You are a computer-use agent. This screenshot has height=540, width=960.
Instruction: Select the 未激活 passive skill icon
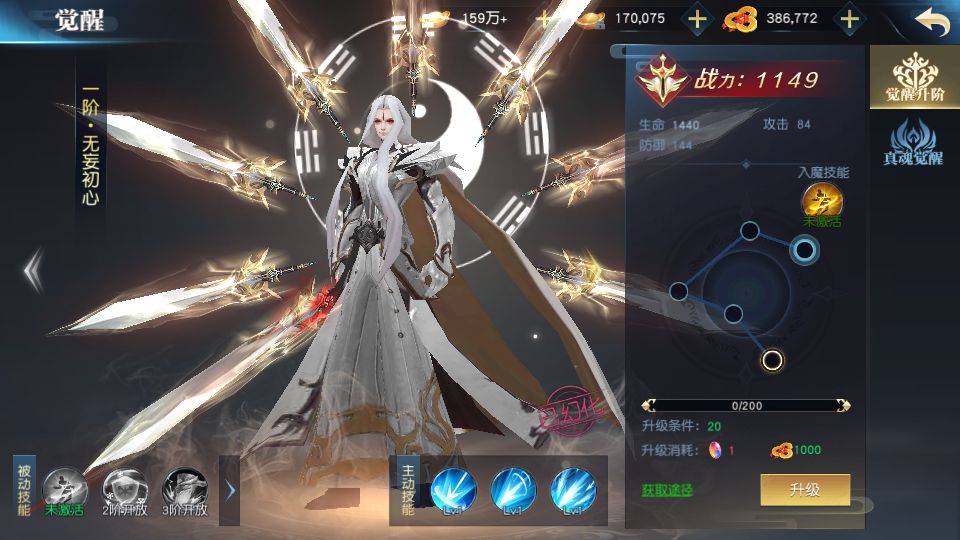point(64,488)
